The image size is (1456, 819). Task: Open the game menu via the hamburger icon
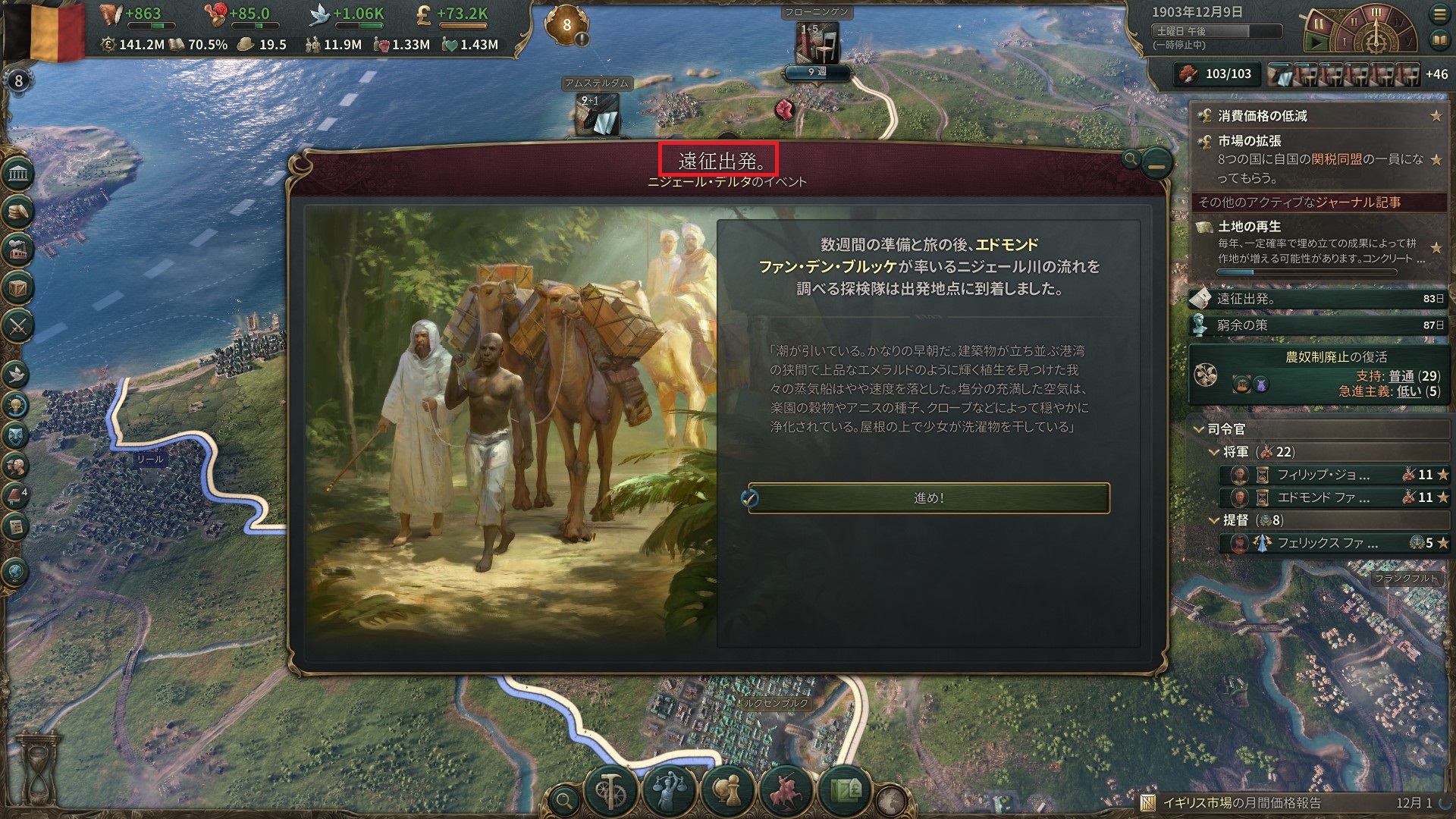pyautogui.click(x=1439, y=14)
